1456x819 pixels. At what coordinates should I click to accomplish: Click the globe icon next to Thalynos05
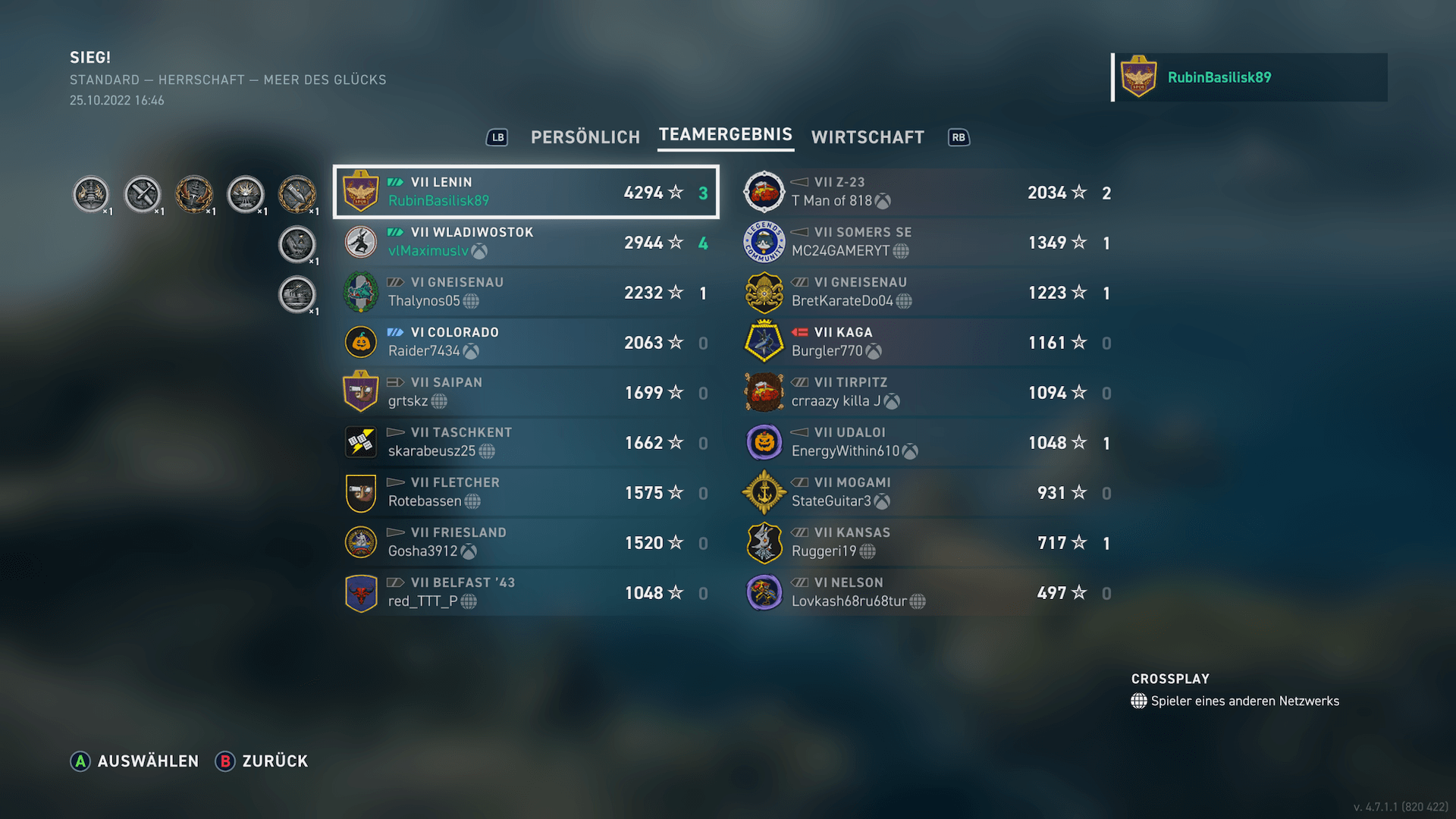pos(472,301)
